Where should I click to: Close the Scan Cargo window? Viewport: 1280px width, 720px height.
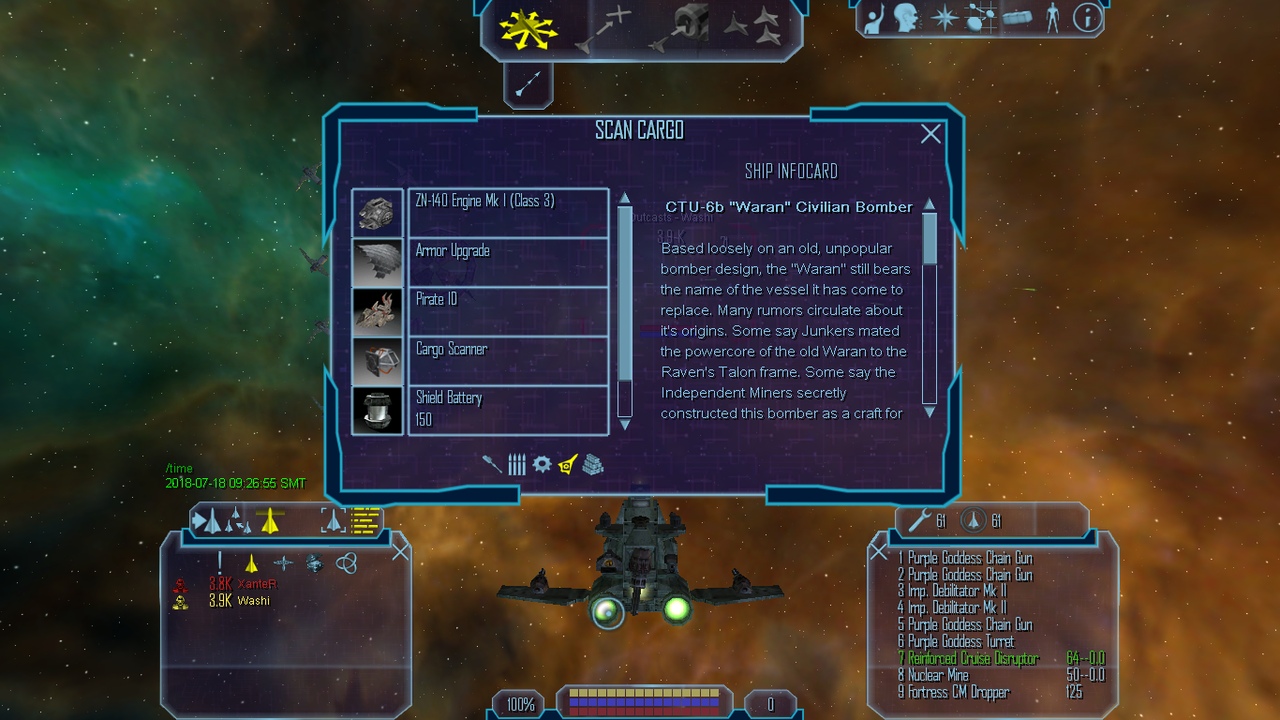(x=930, y=134)
